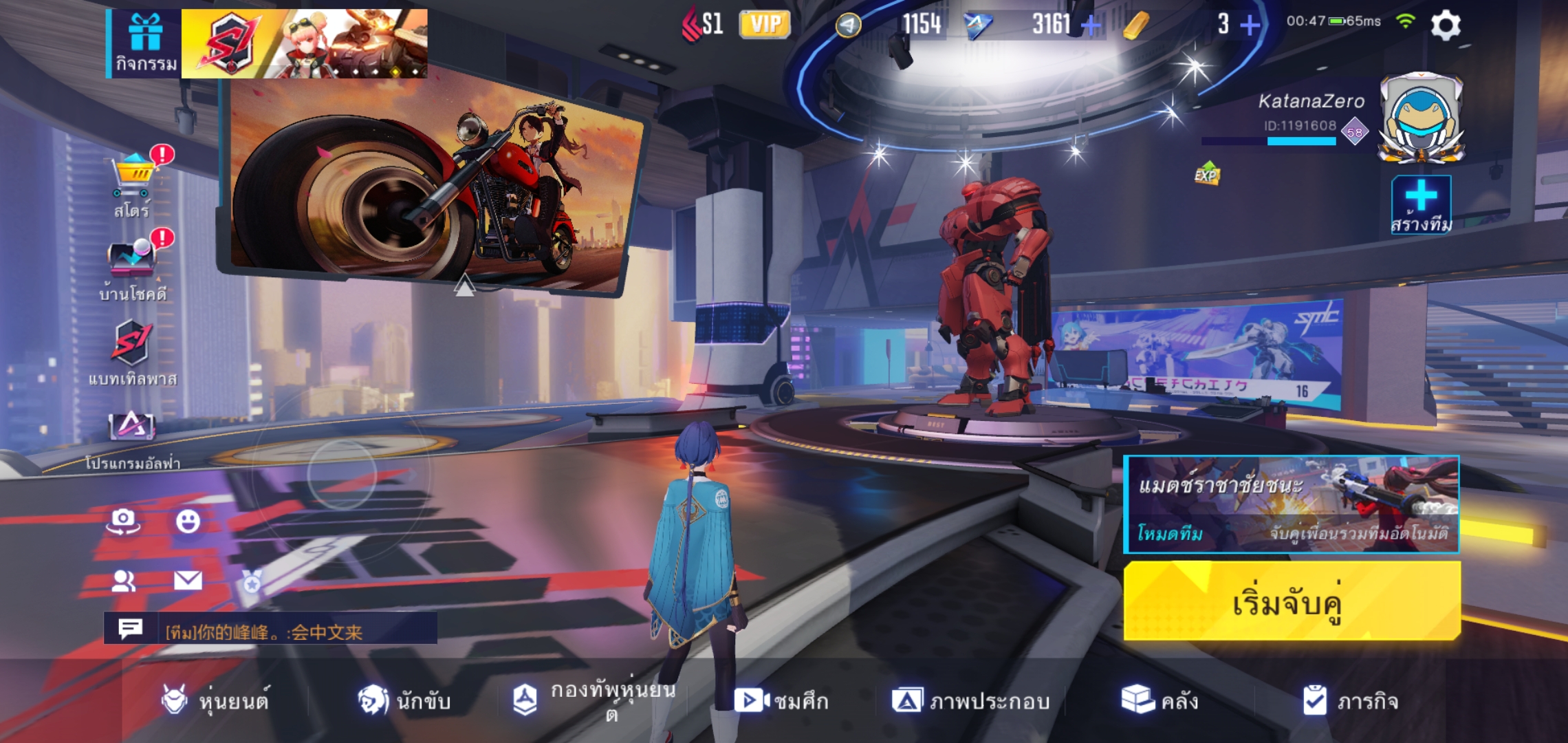Open the smiley emote menu
Screen dimensions: 1568x743
(188, 521)
